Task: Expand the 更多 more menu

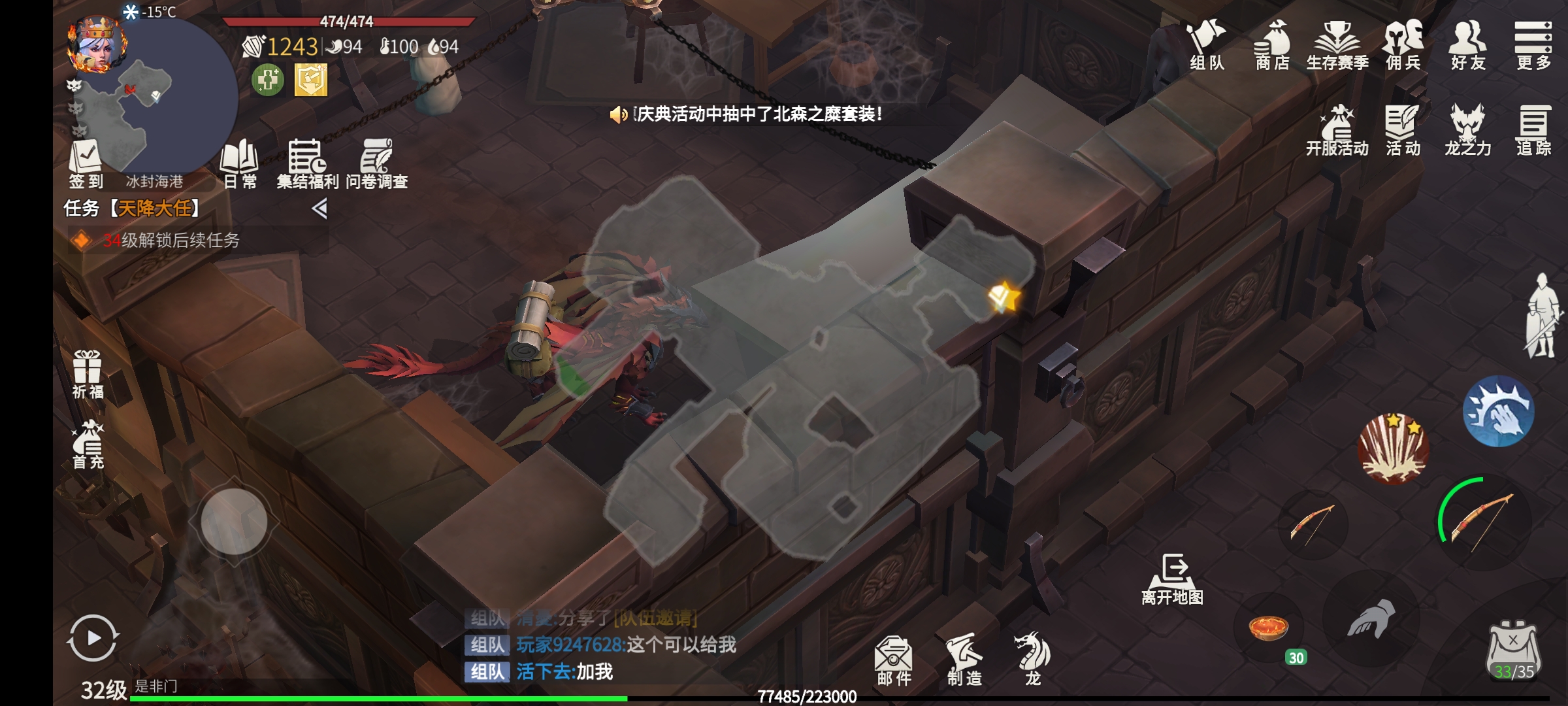Action: [x=1533, y=44]
